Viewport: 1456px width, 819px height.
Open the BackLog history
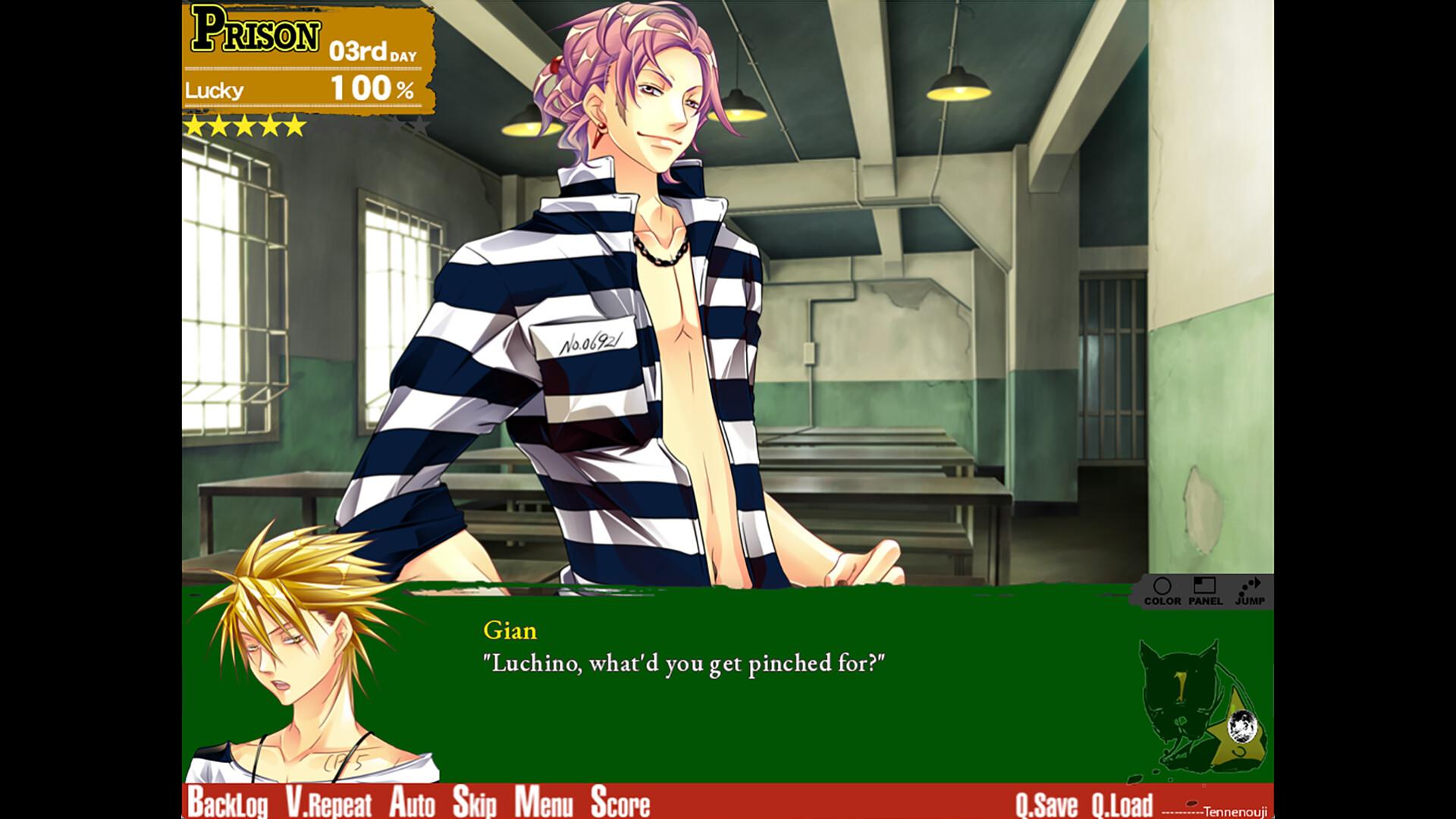[227, 803]
